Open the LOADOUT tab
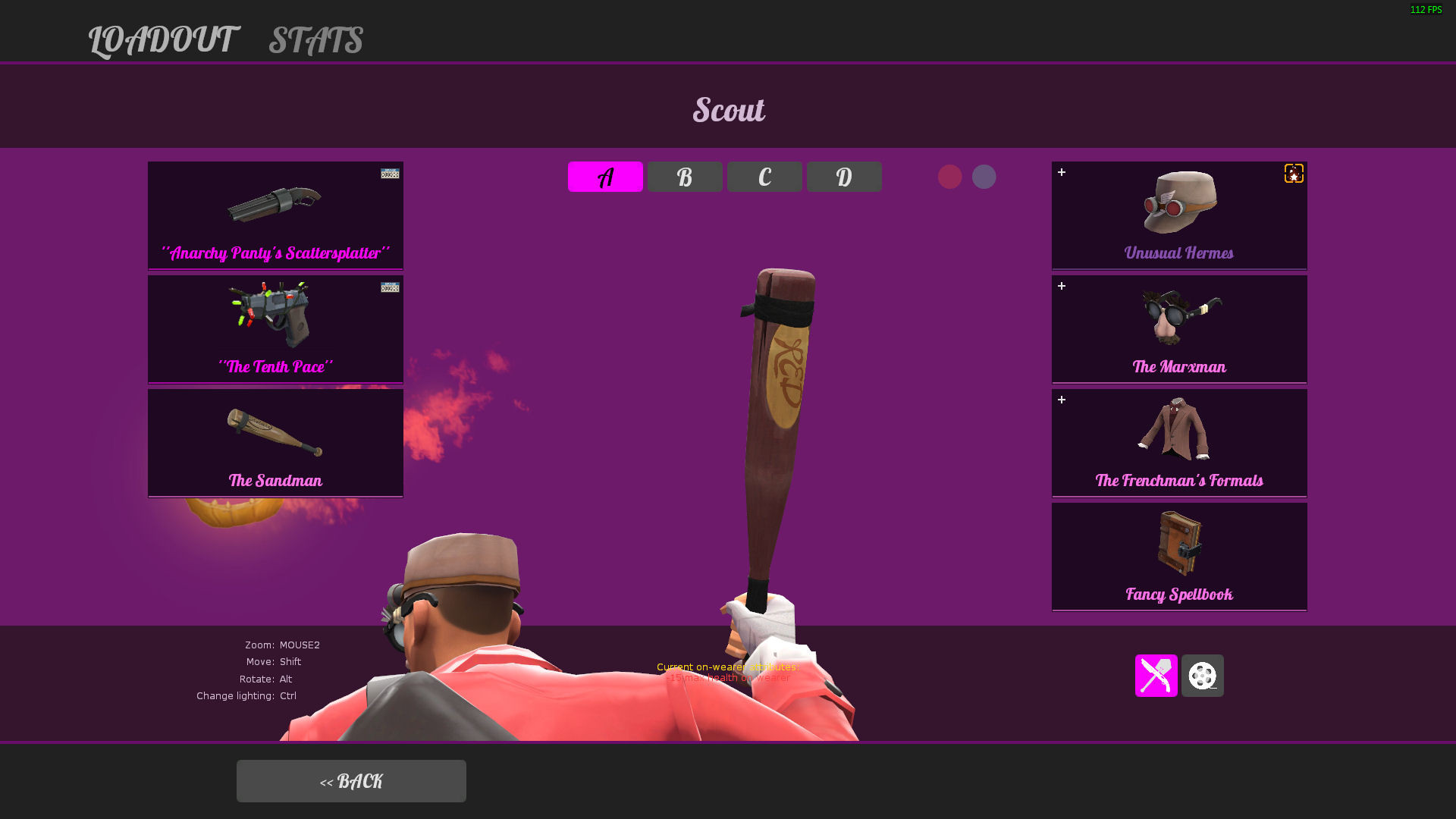The image size is (1456, 819). point(162,41)
